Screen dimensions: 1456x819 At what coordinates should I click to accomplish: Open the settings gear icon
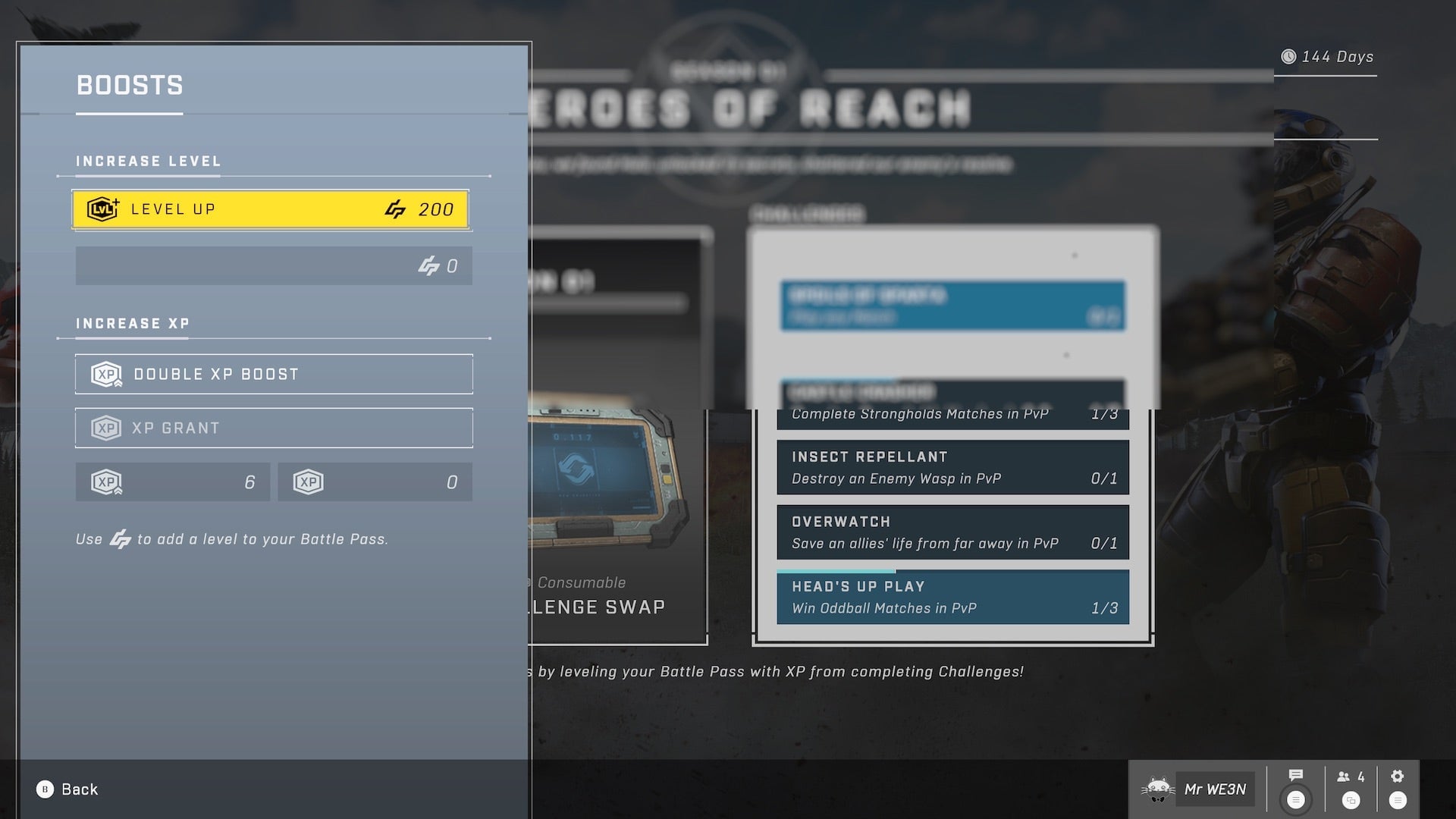click(1398, 775)
